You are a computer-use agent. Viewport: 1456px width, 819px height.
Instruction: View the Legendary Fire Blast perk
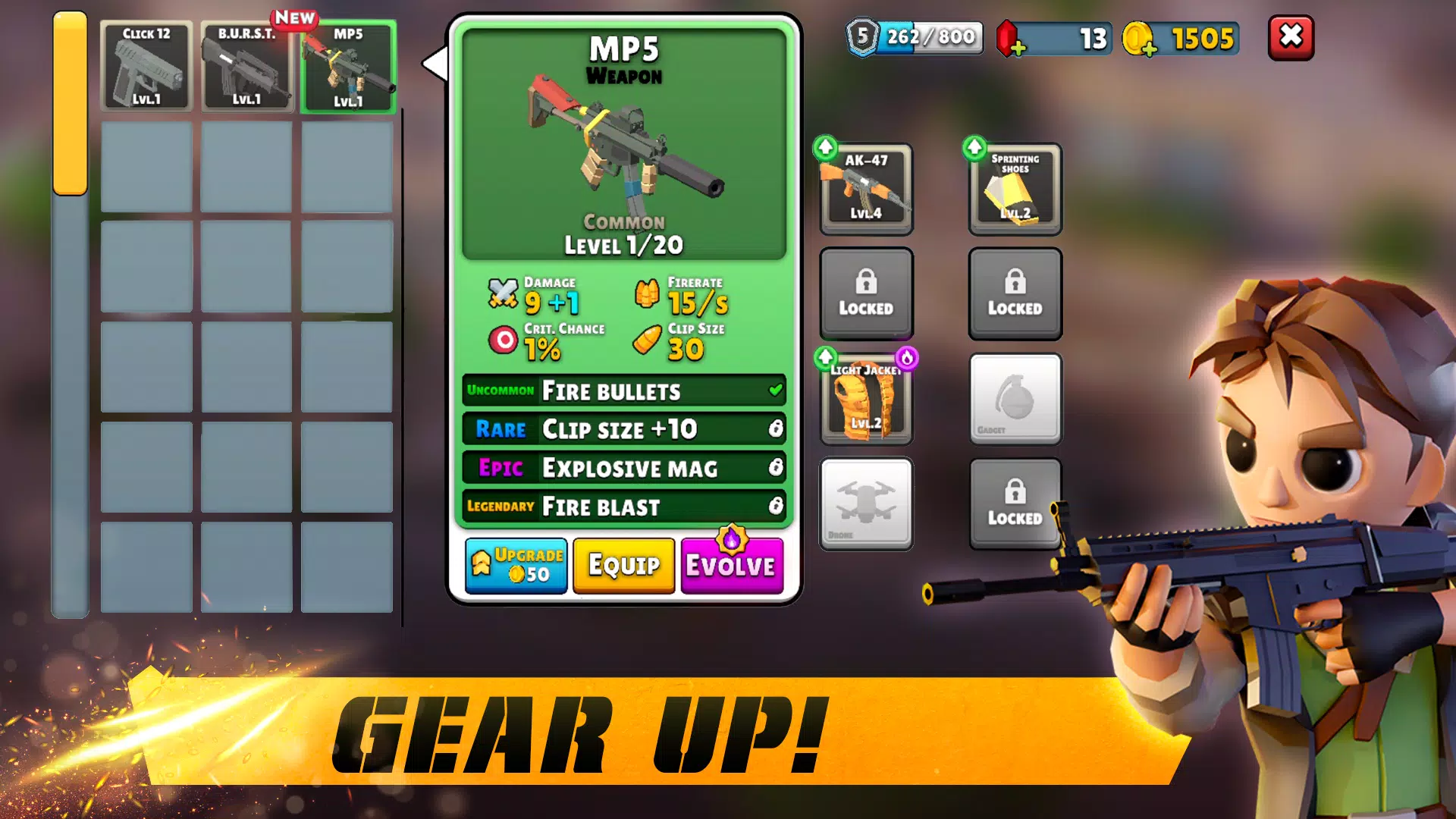click(623, 506)
